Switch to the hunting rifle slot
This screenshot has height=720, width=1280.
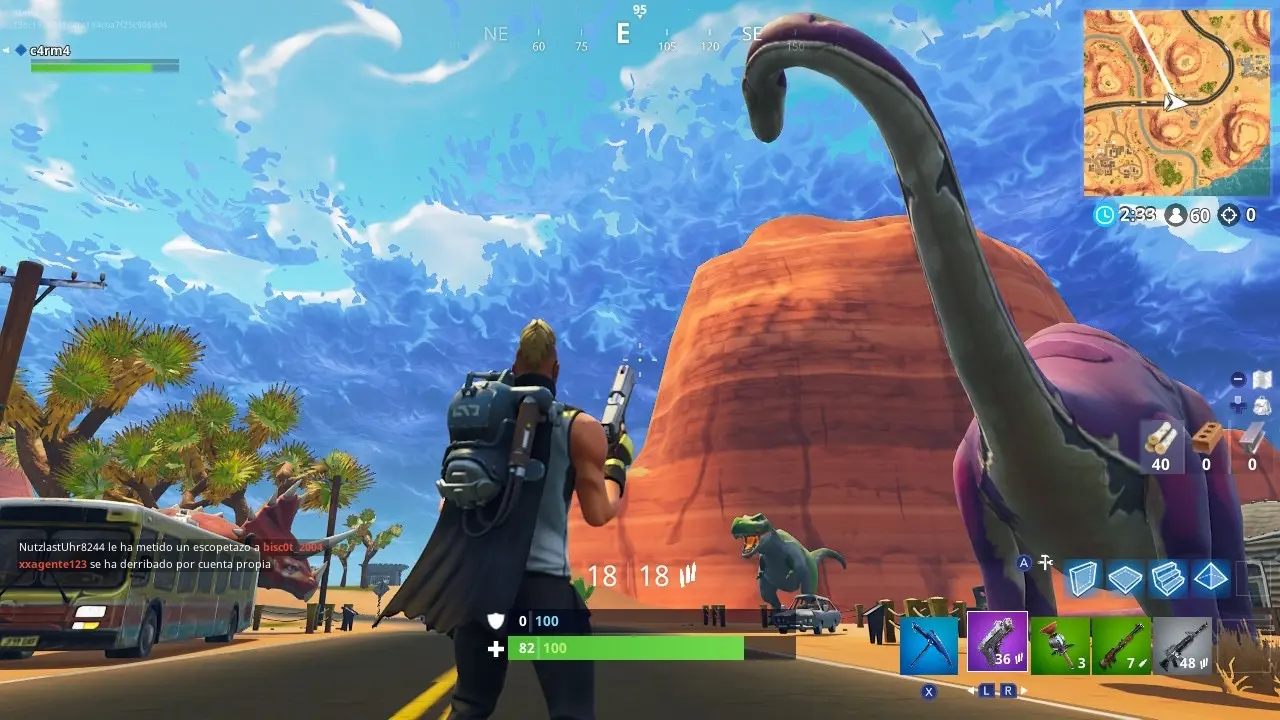click(x=1121, y=646)
